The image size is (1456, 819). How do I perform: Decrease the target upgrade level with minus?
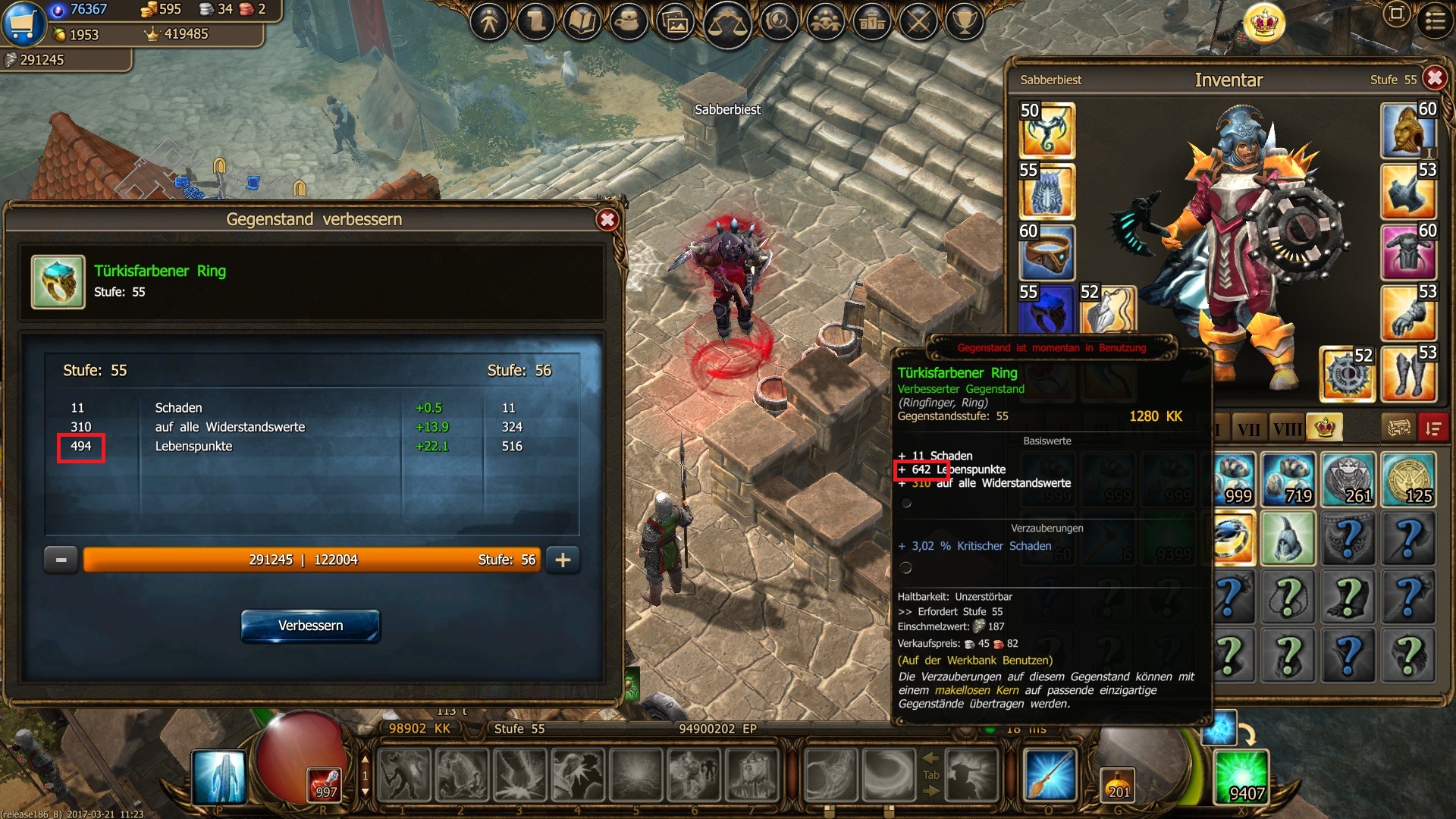(61, 560)
